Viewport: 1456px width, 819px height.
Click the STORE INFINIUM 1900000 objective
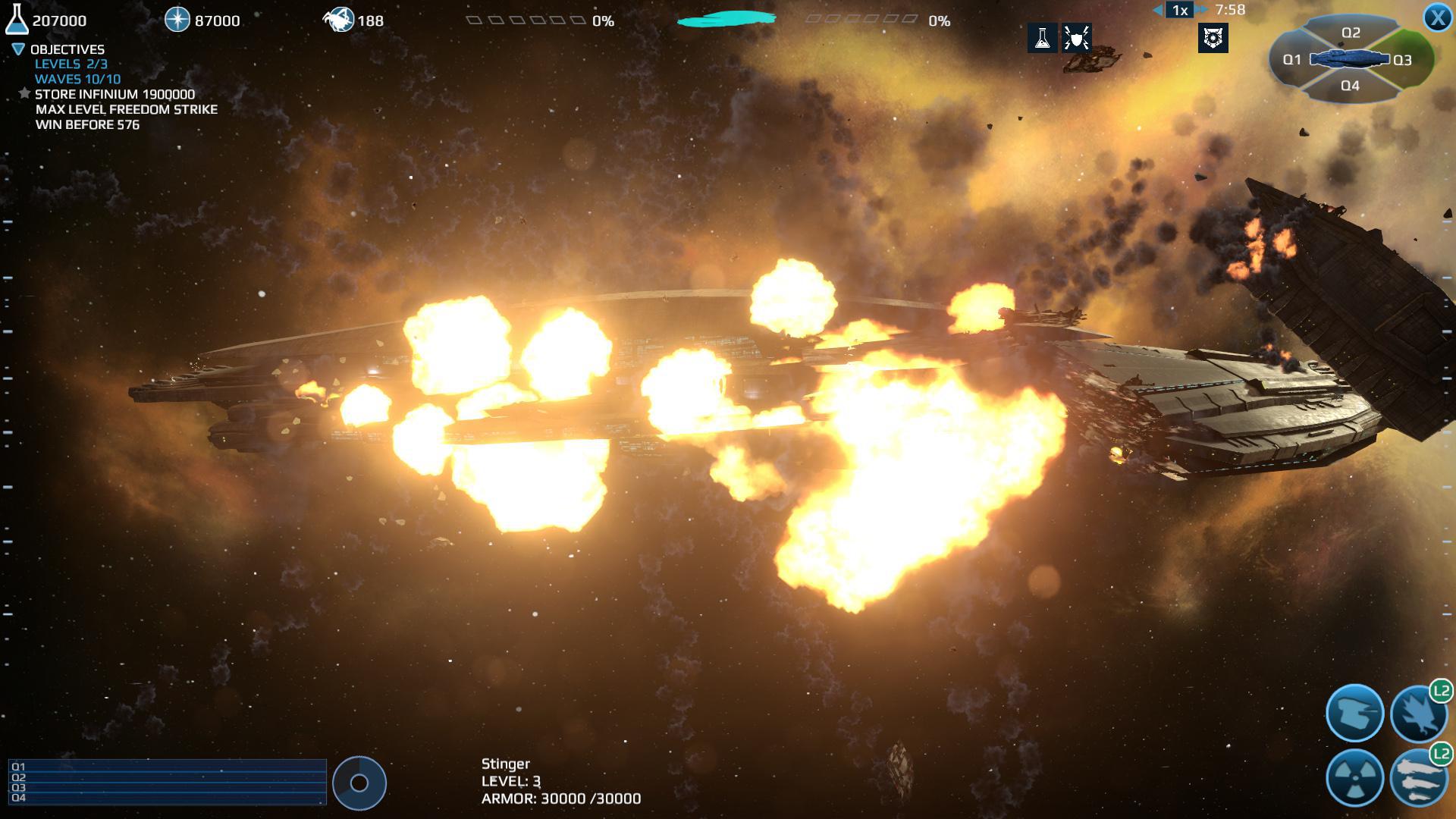[114, 95]
